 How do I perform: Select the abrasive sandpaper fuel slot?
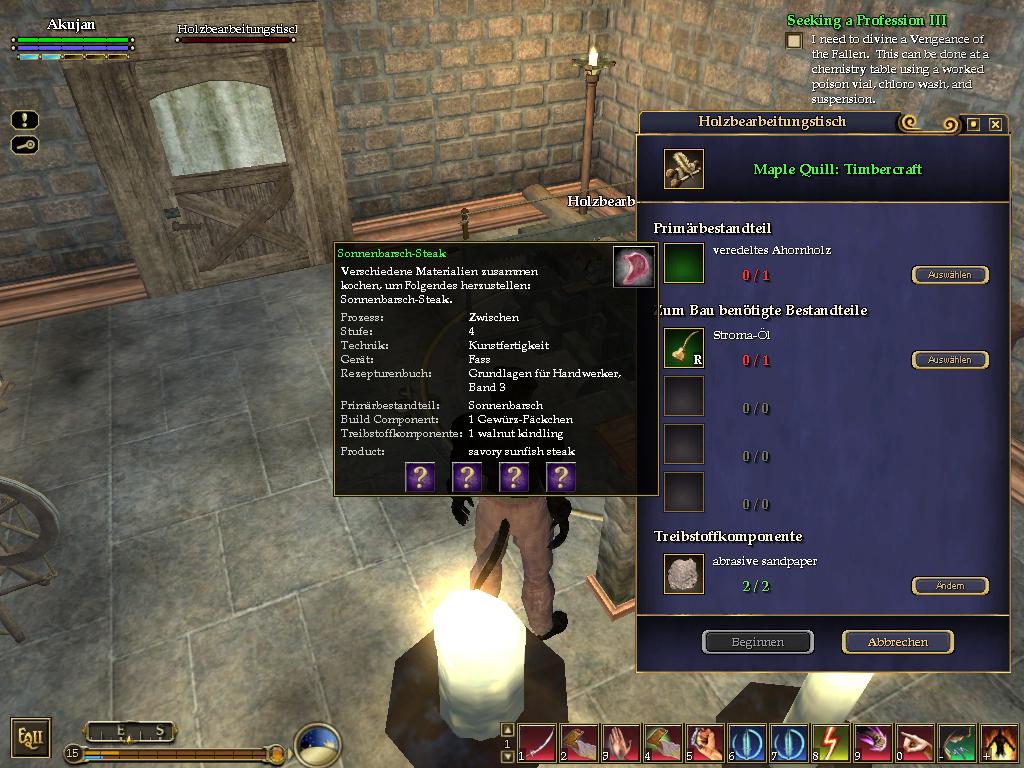coord(684,574)
